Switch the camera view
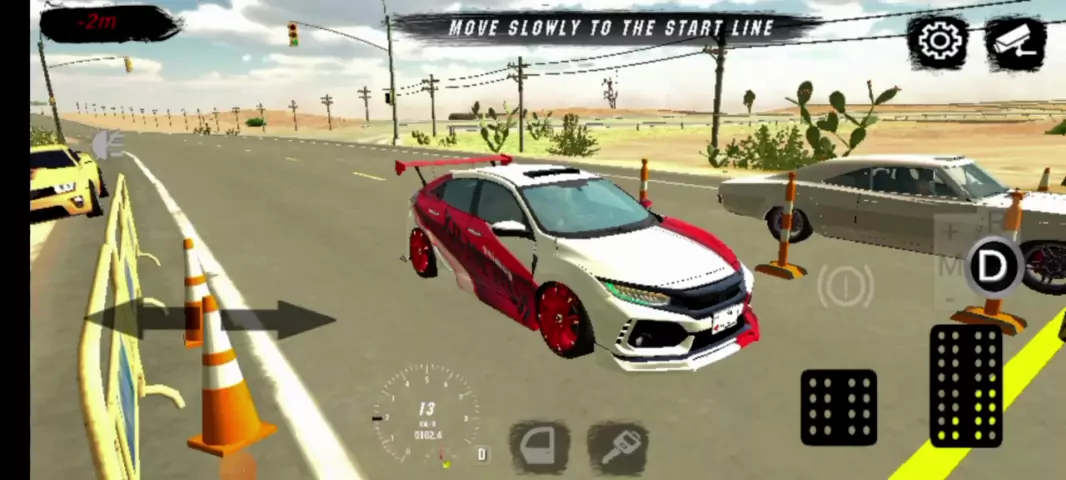1066x480 pixels. tap(1015, 42)
